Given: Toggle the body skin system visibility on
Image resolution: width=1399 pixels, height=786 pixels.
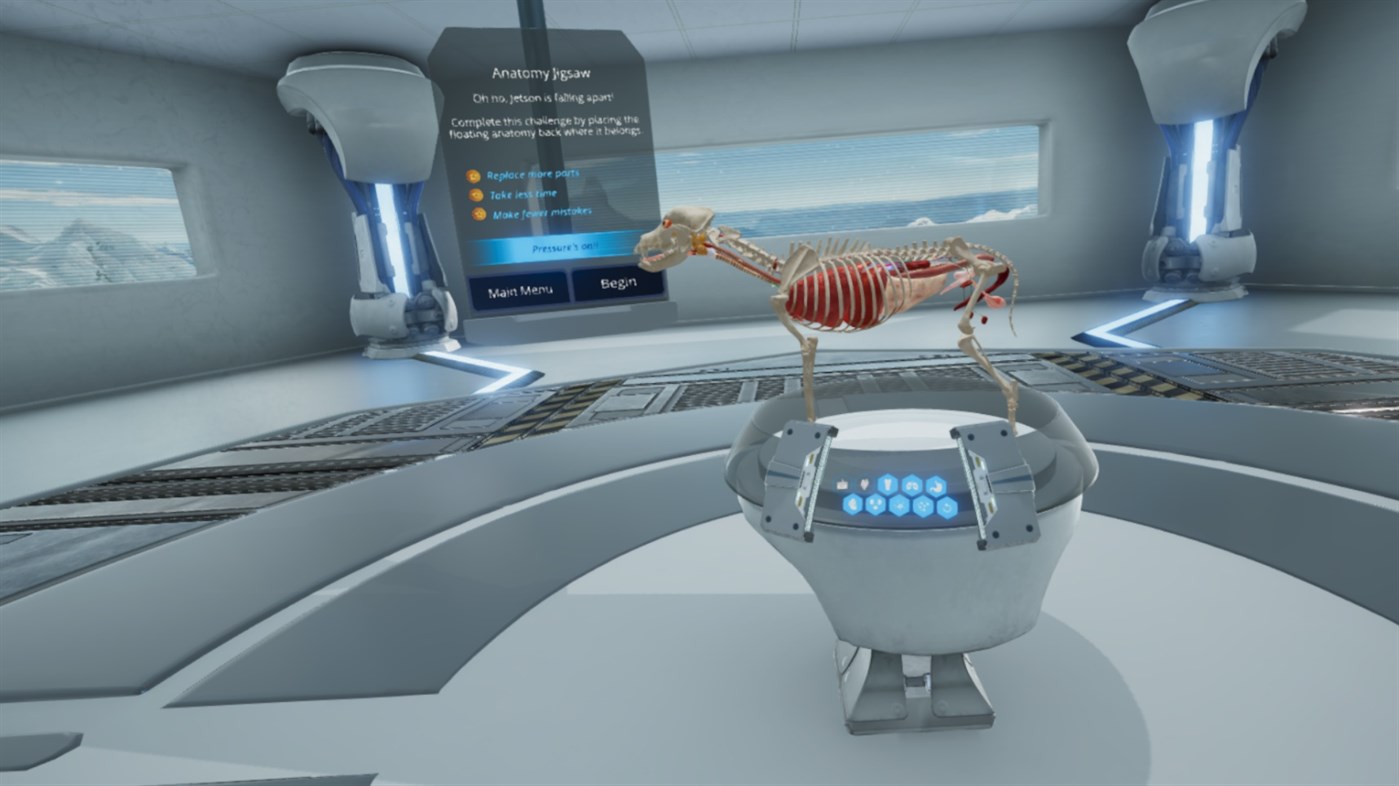Looking at the screenshot, I should tap(843, 484).
